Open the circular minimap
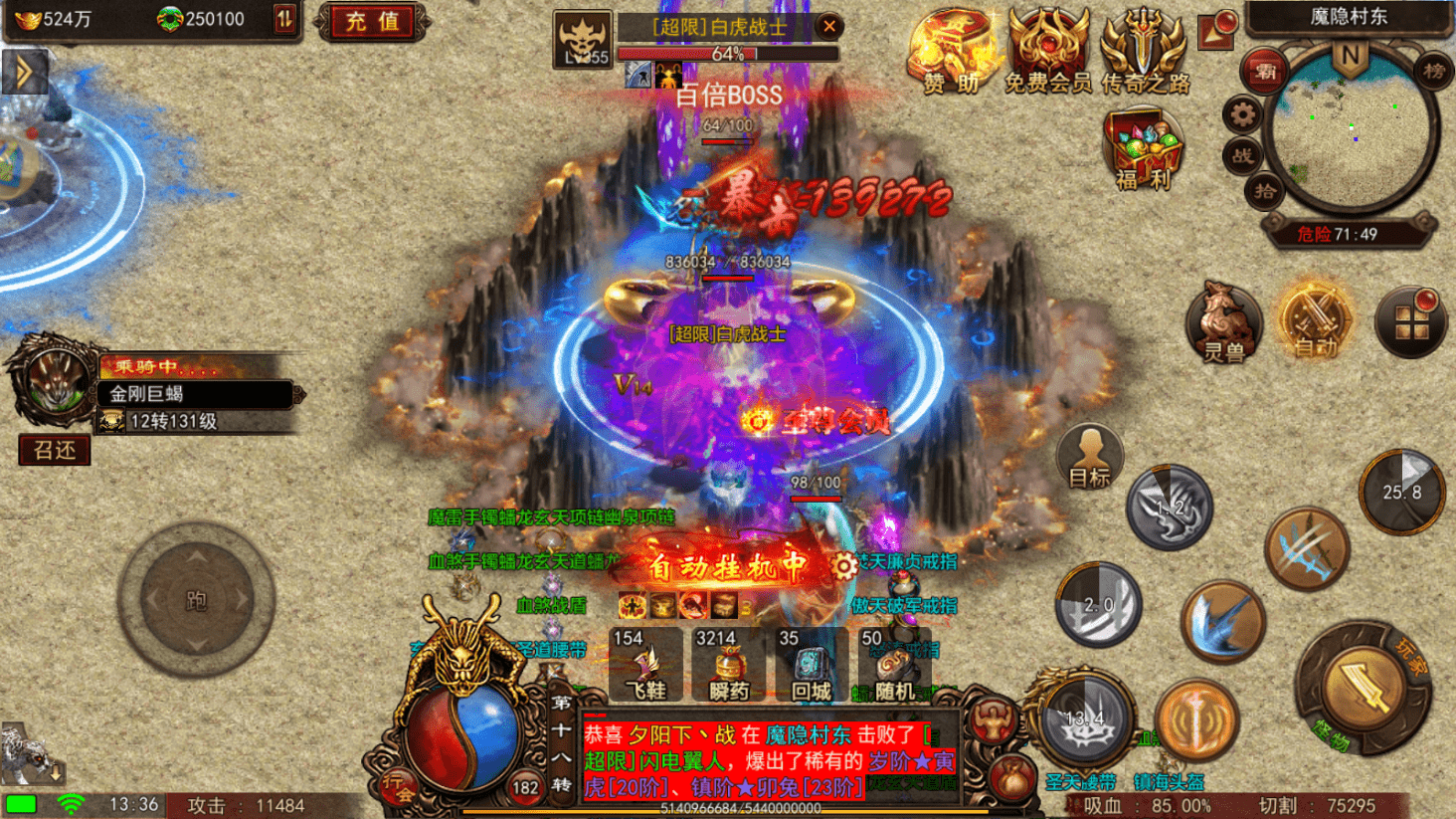1456x819 pixels. click(1351, 131)
